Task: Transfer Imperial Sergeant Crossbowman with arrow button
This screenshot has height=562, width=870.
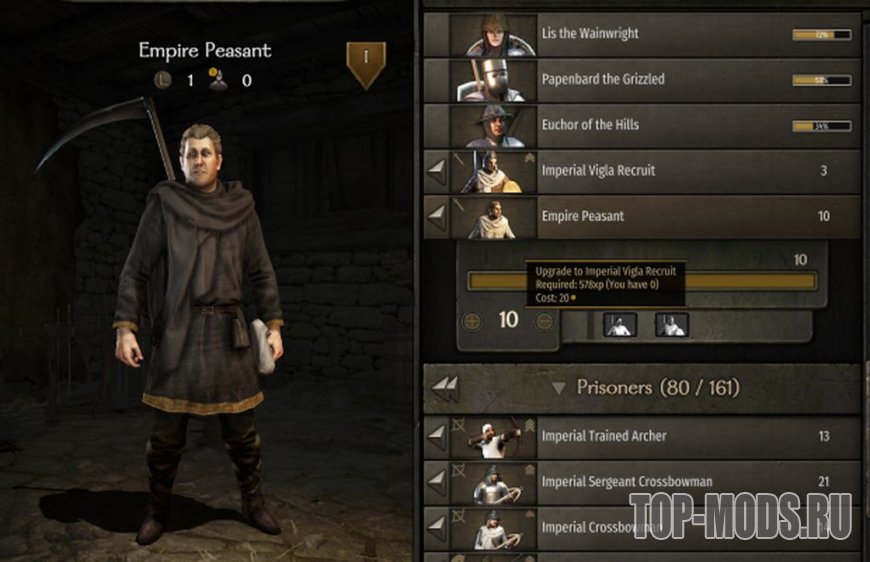Action: pyautogui.click(x=436, y=482)
